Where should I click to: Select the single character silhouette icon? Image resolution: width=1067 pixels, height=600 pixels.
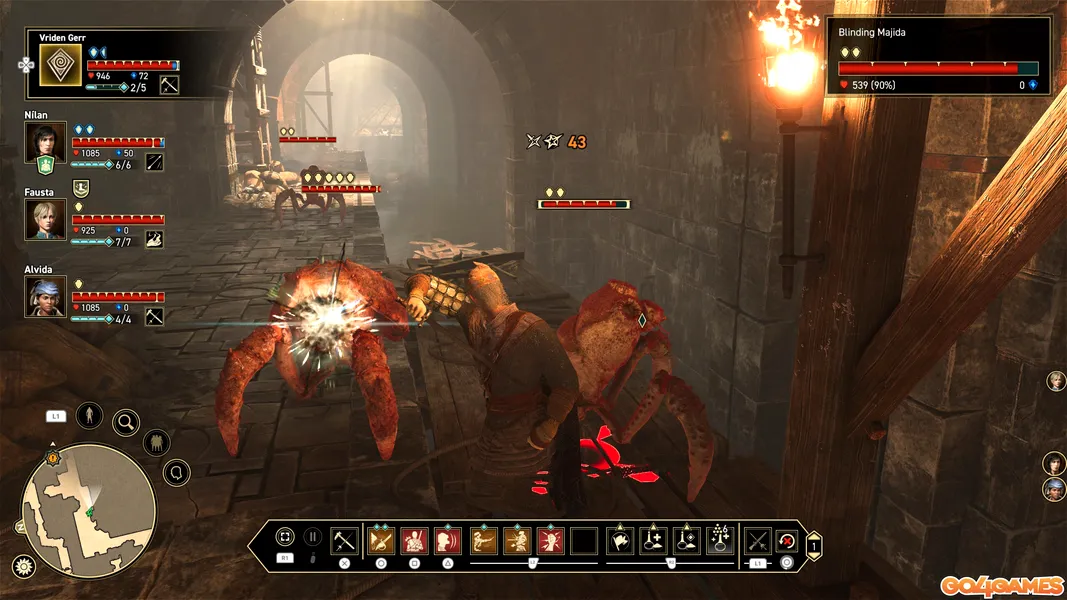click(89, 414)
